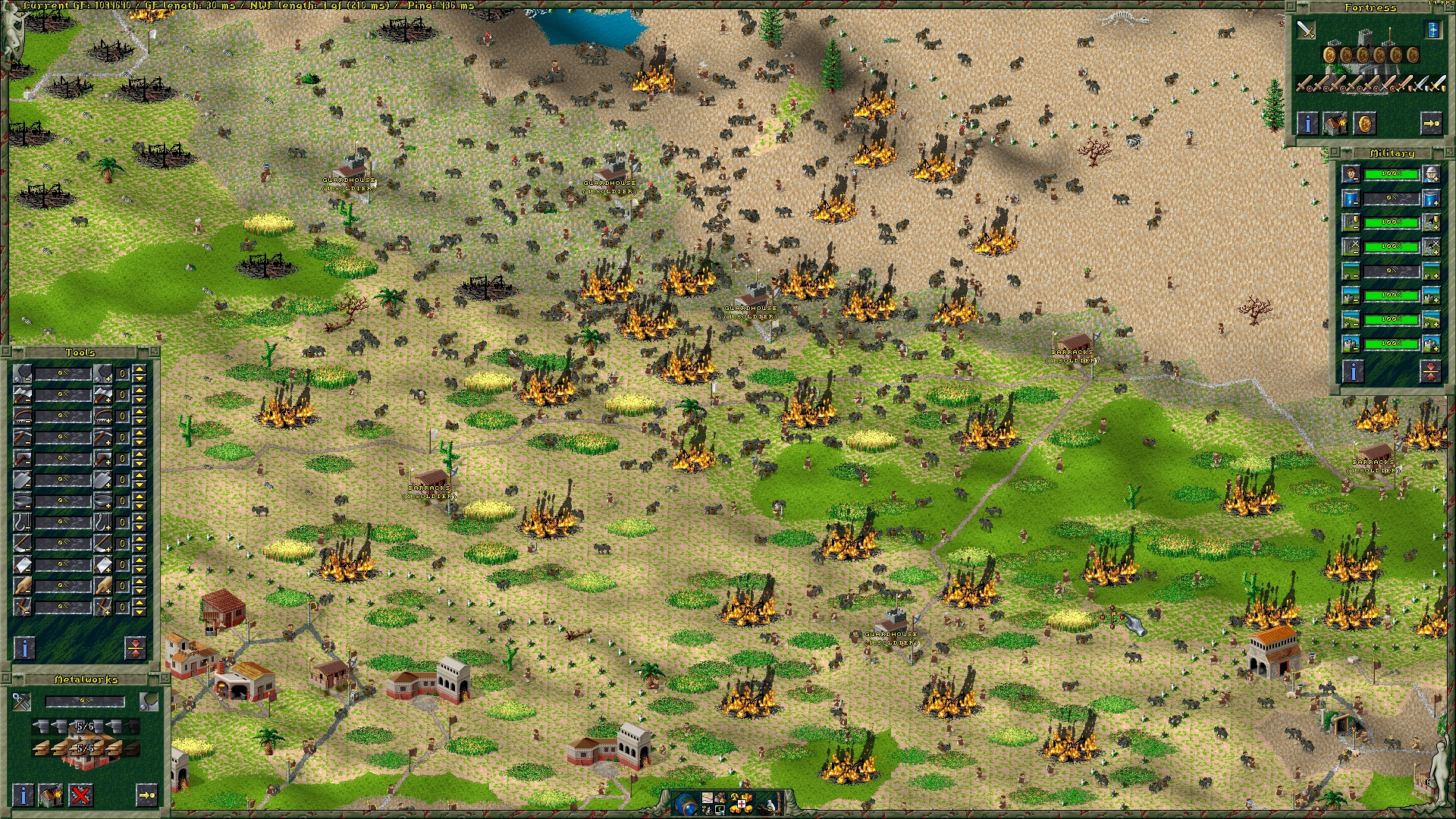The height and width of the screenshot is (819, 1456).
Task: Open the Military panel info button
Action: [1354, 371]
